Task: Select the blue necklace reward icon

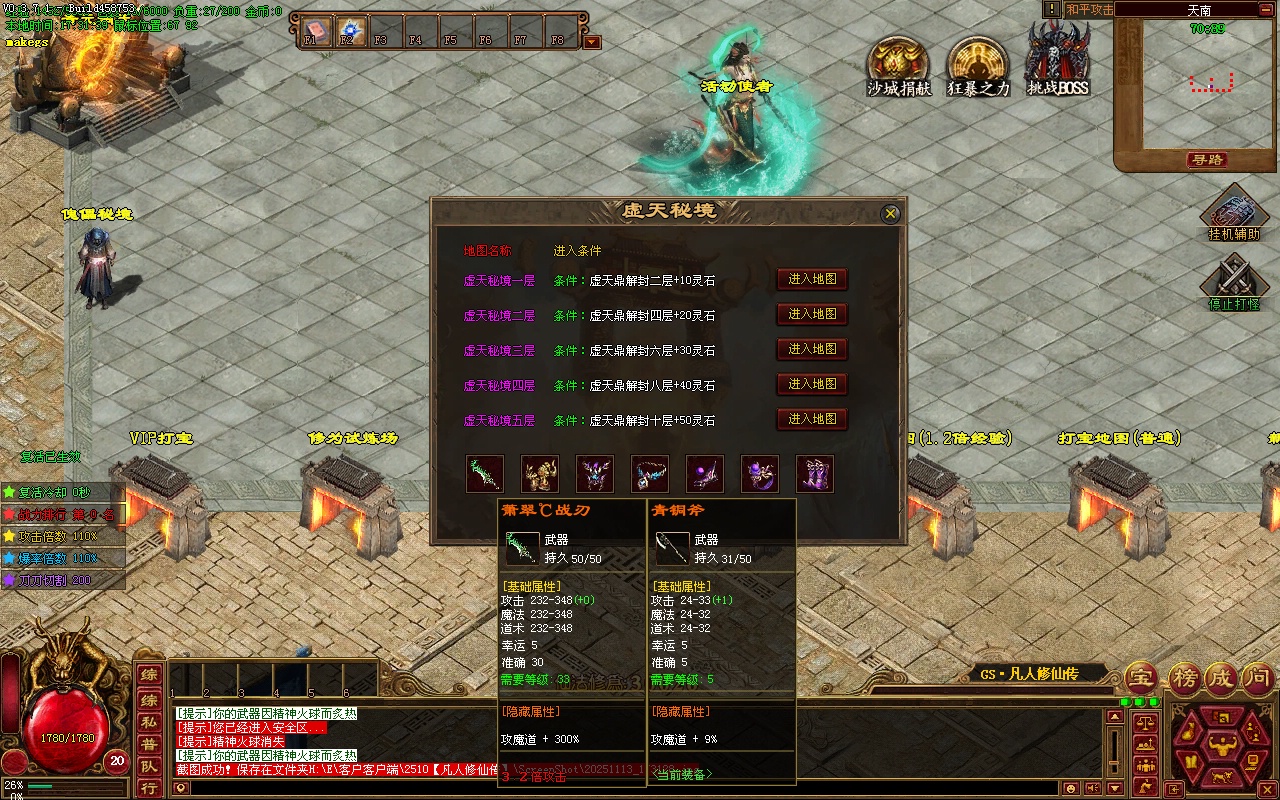Action: (x=650, y=474)
